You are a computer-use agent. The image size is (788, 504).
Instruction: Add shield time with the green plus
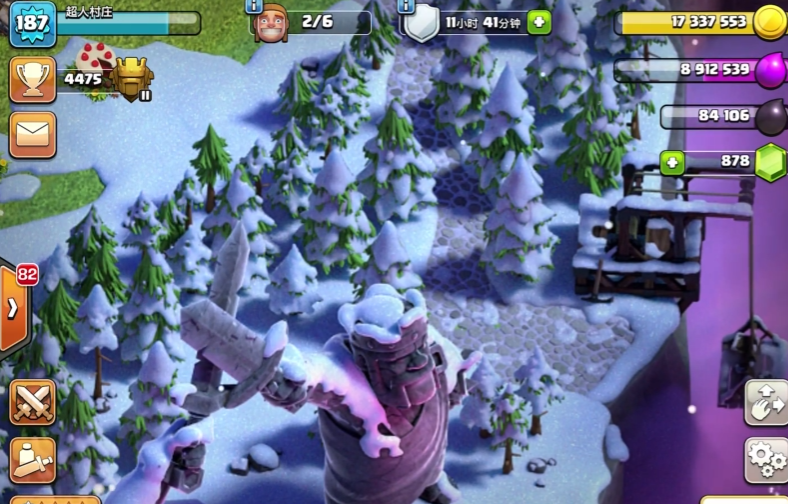point(539,22)
